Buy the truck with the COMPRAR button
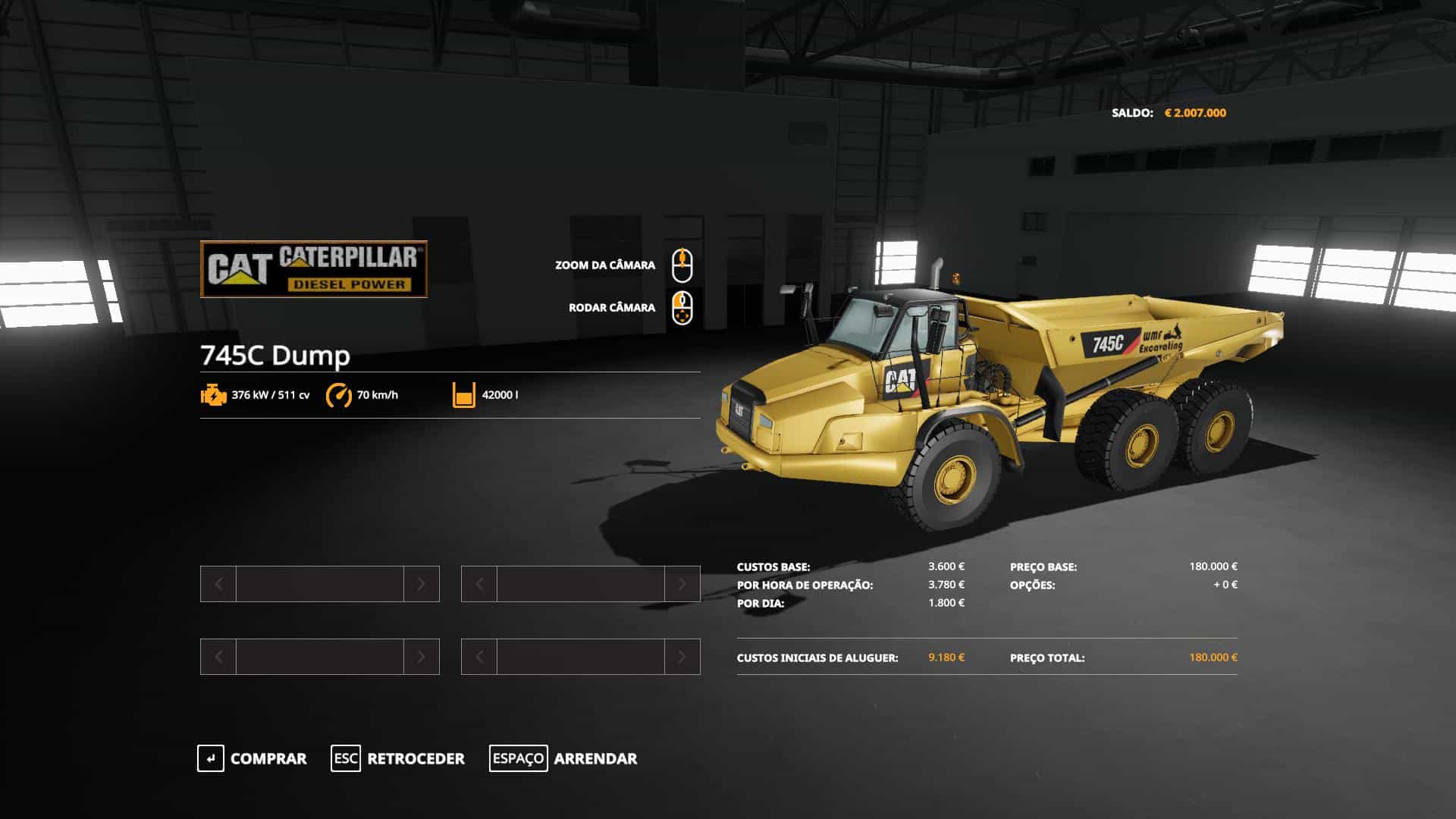 (253, 758)
